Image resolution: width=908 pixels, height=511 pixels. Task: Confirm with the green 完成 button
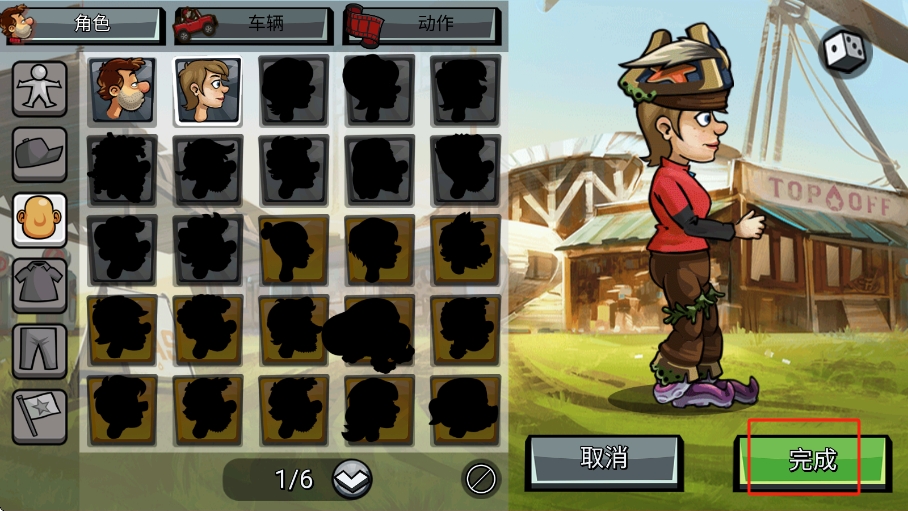811,461
